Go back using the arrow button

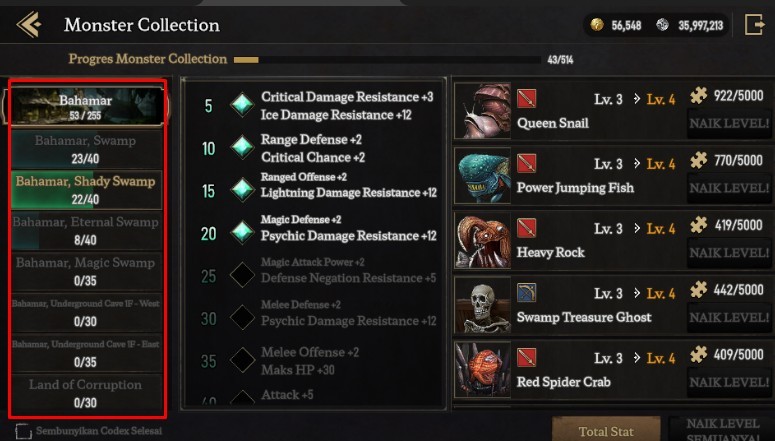point(28,25)
